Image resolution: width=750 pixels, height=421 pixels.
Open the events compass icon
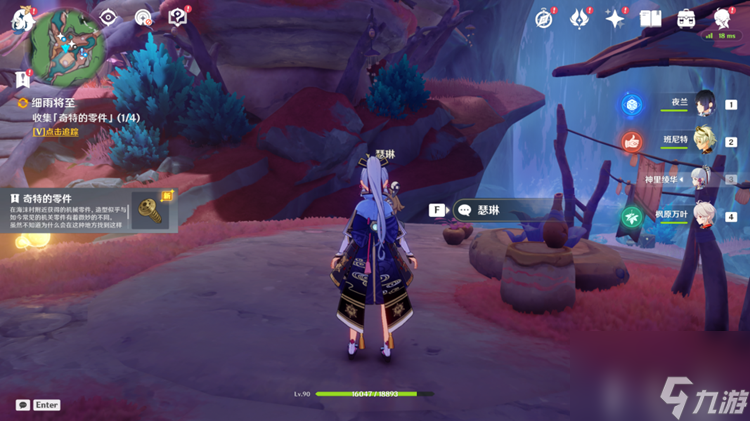pos(544,18)
